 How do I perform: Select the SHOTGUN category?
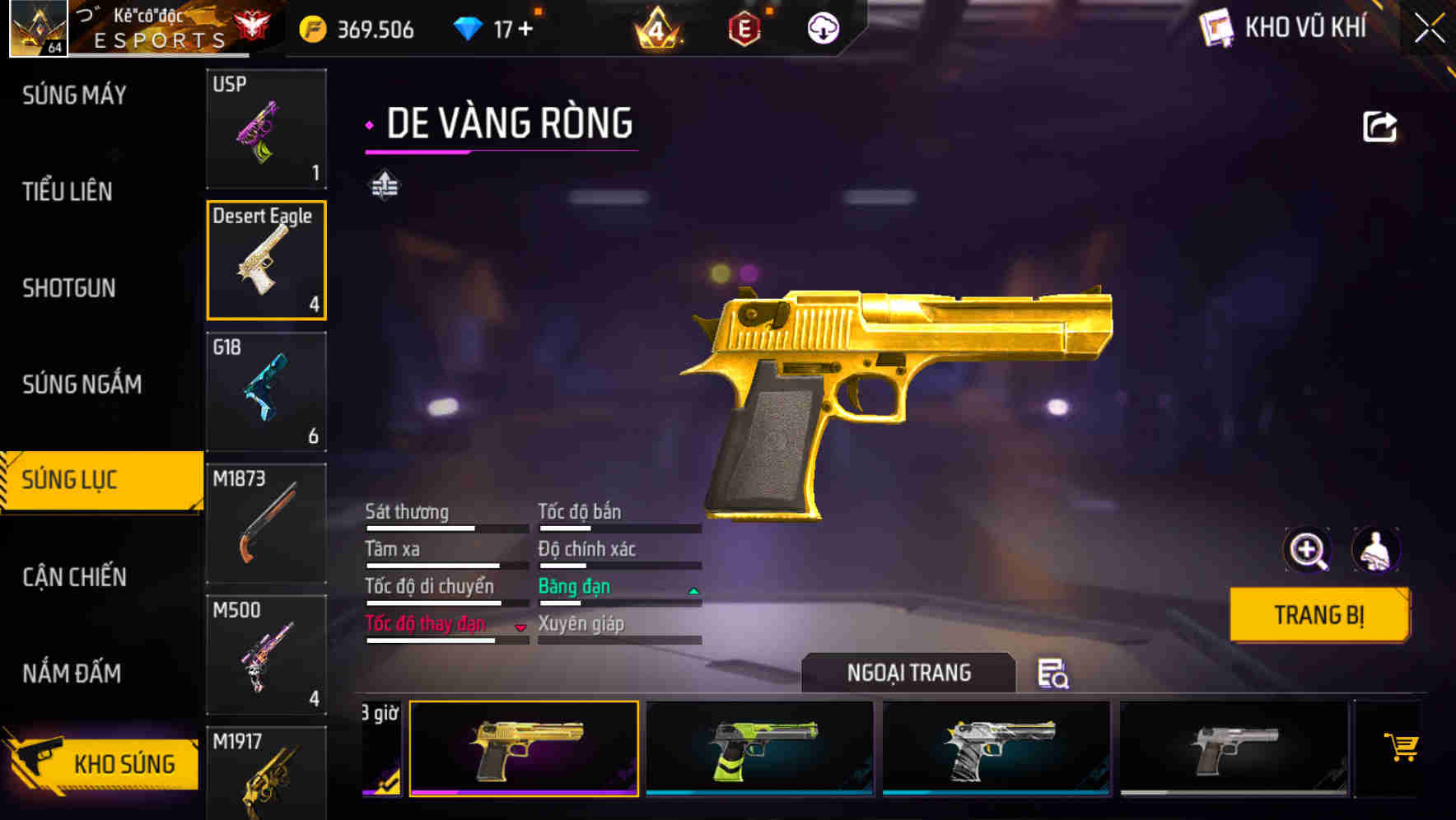coord(69,288)
